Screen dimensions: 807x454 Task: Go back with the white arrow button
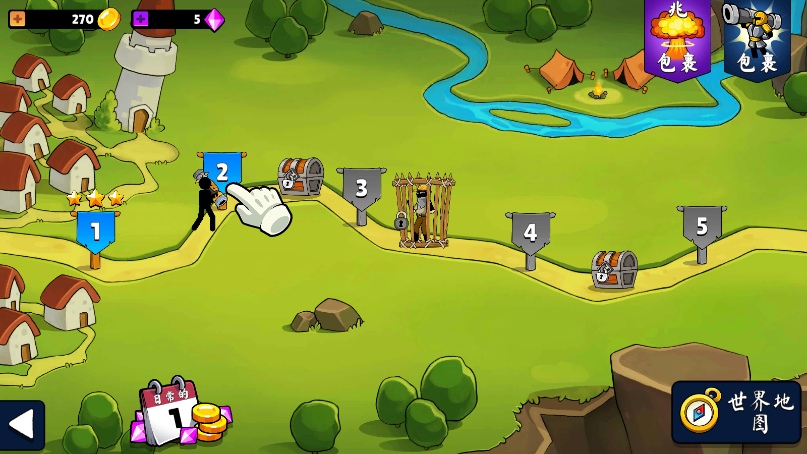pos(21,424)
